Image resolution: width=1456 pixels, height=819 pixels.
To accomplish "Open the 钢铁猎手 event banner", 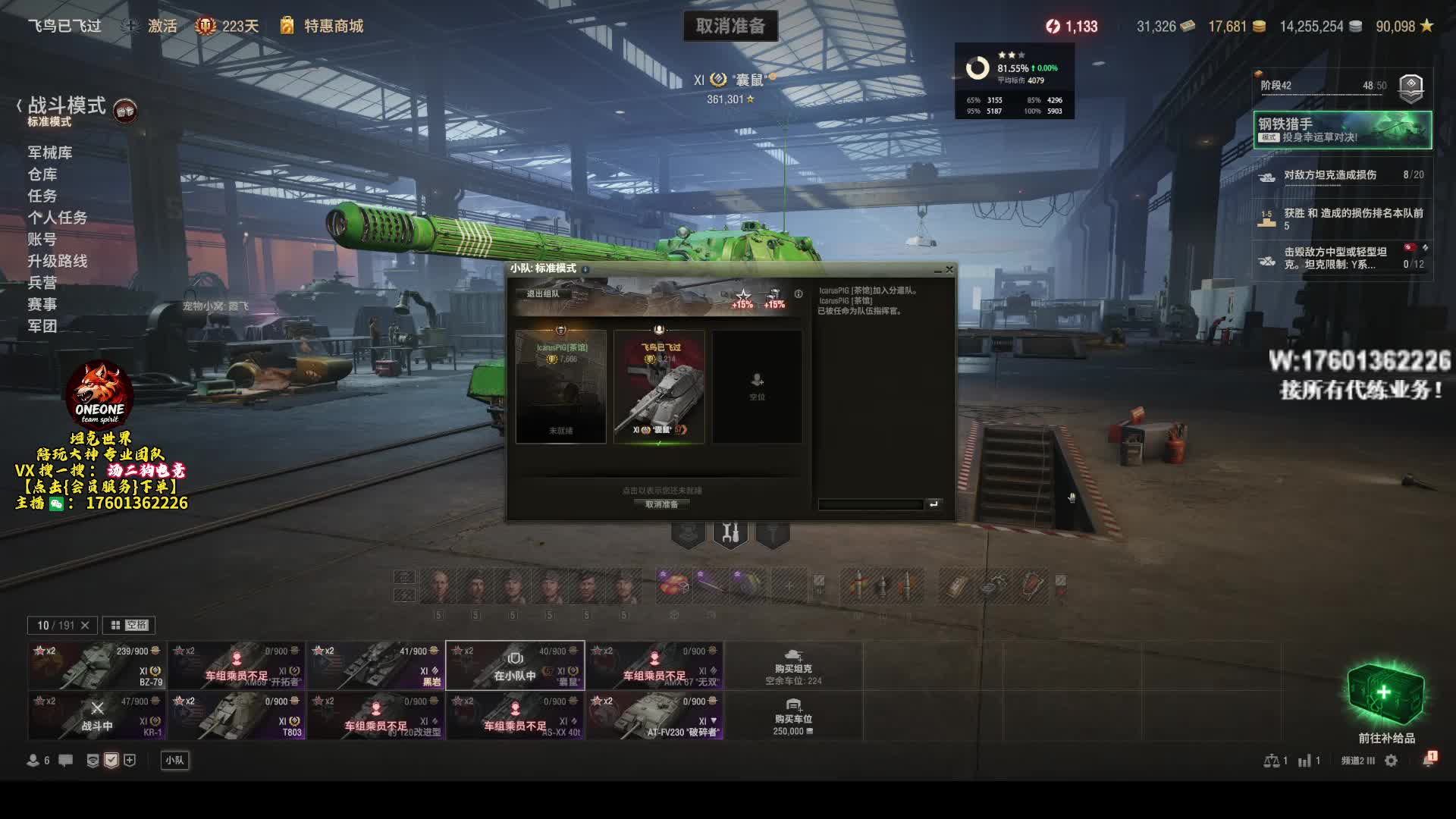I will [x=1342, y=130].
